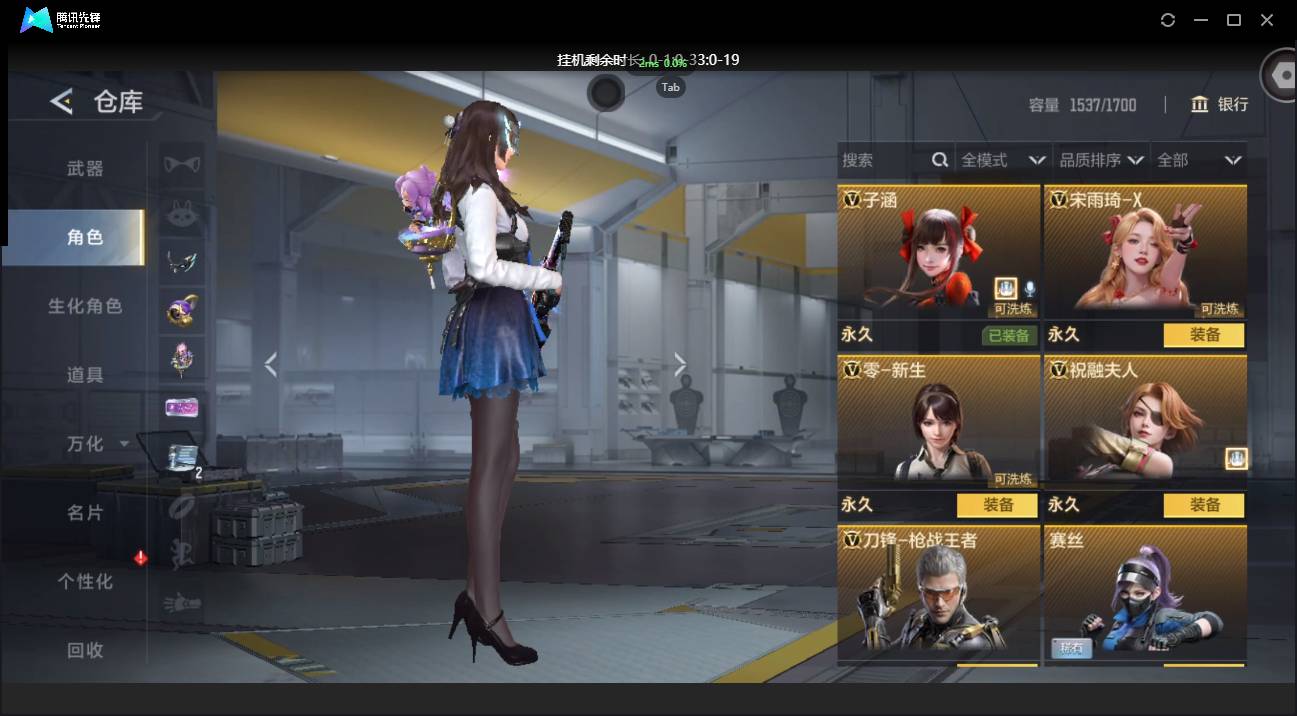This screenshot has width=1297, height=716.
Task: Open the 品质排序 sort dropdown
Action: pos(1101,160)
